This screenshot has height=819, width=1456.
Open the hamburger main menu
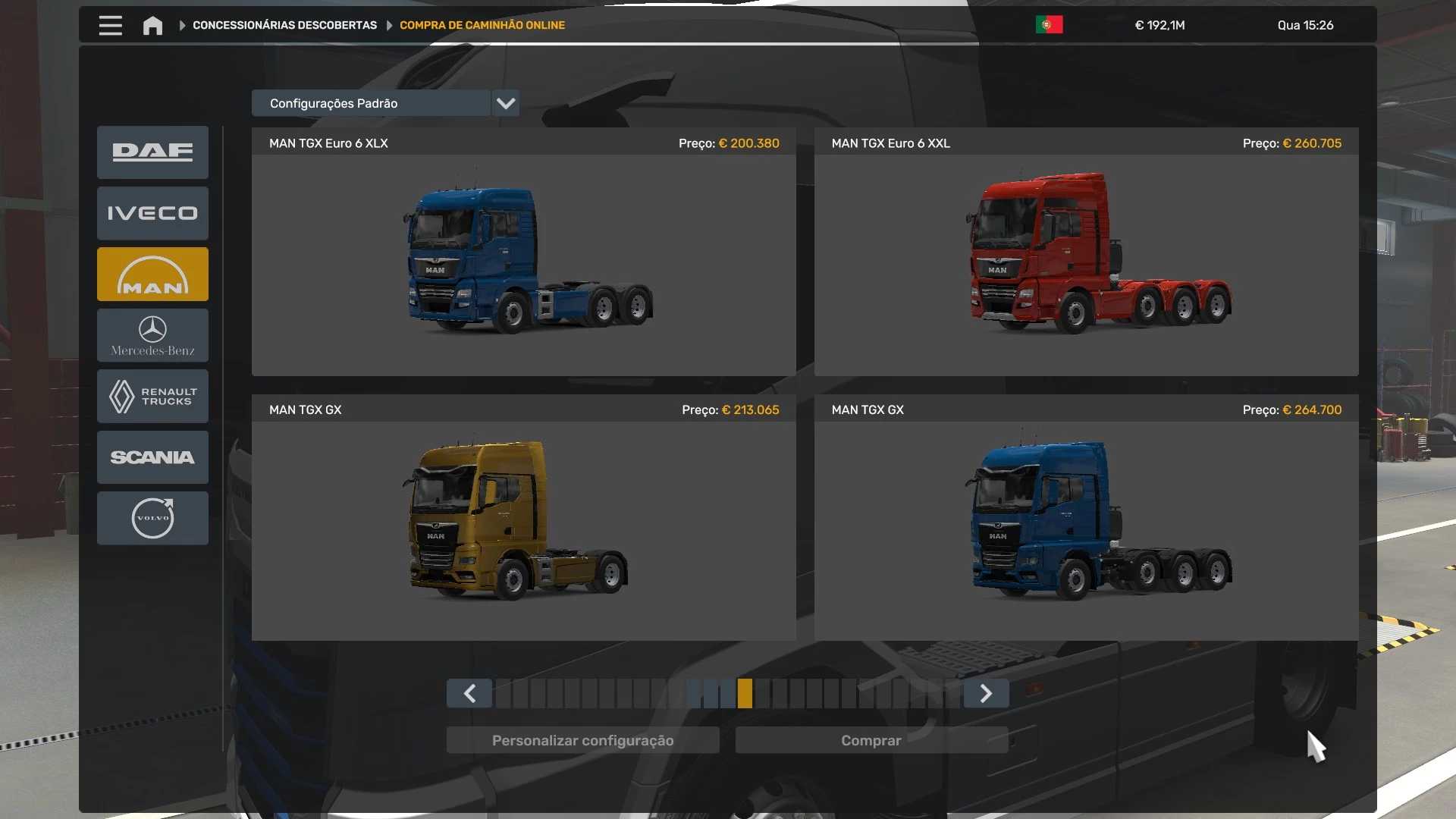(x=110, y=25)
